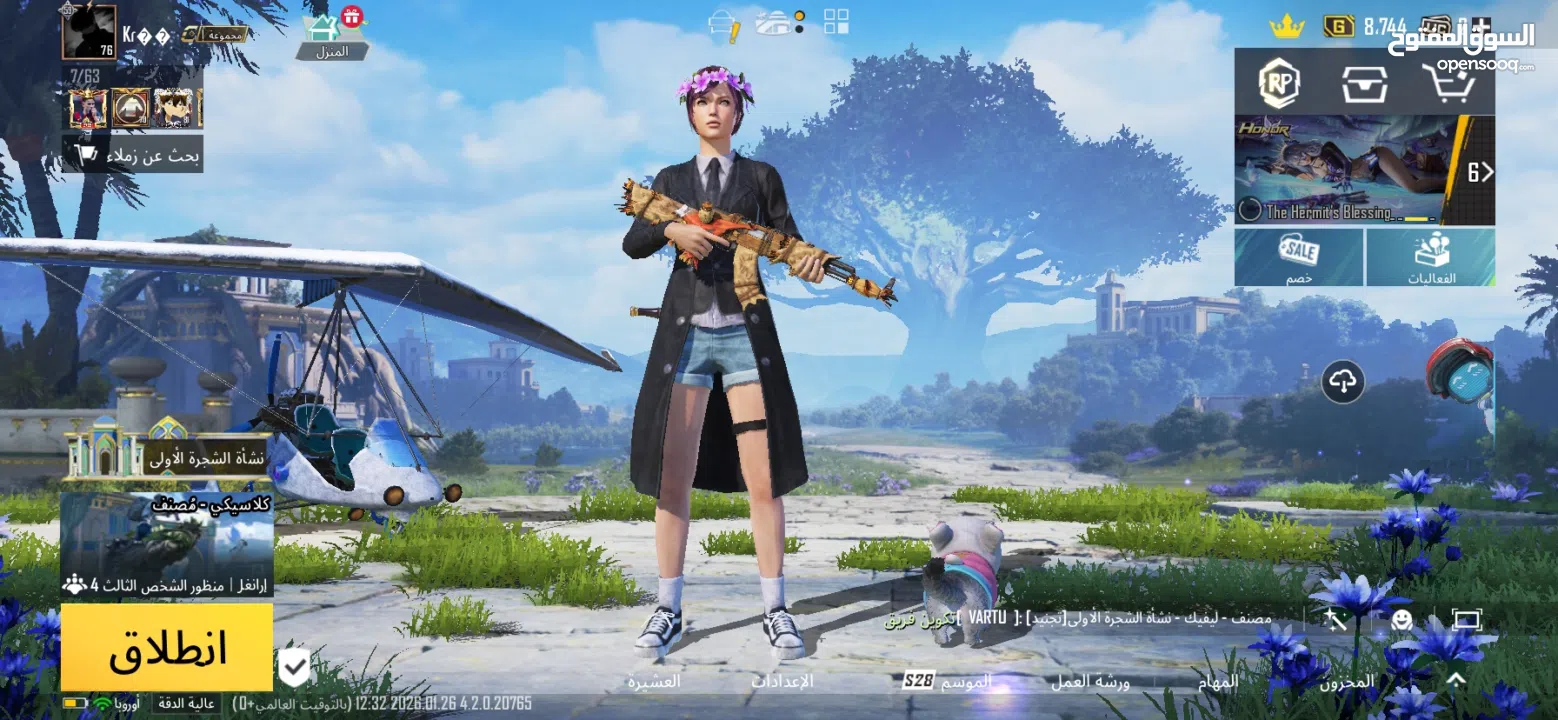Viewport: 1558px width, 720px height.
Task: Open الفعاليات events panel
Action: tap(1431, 257)
